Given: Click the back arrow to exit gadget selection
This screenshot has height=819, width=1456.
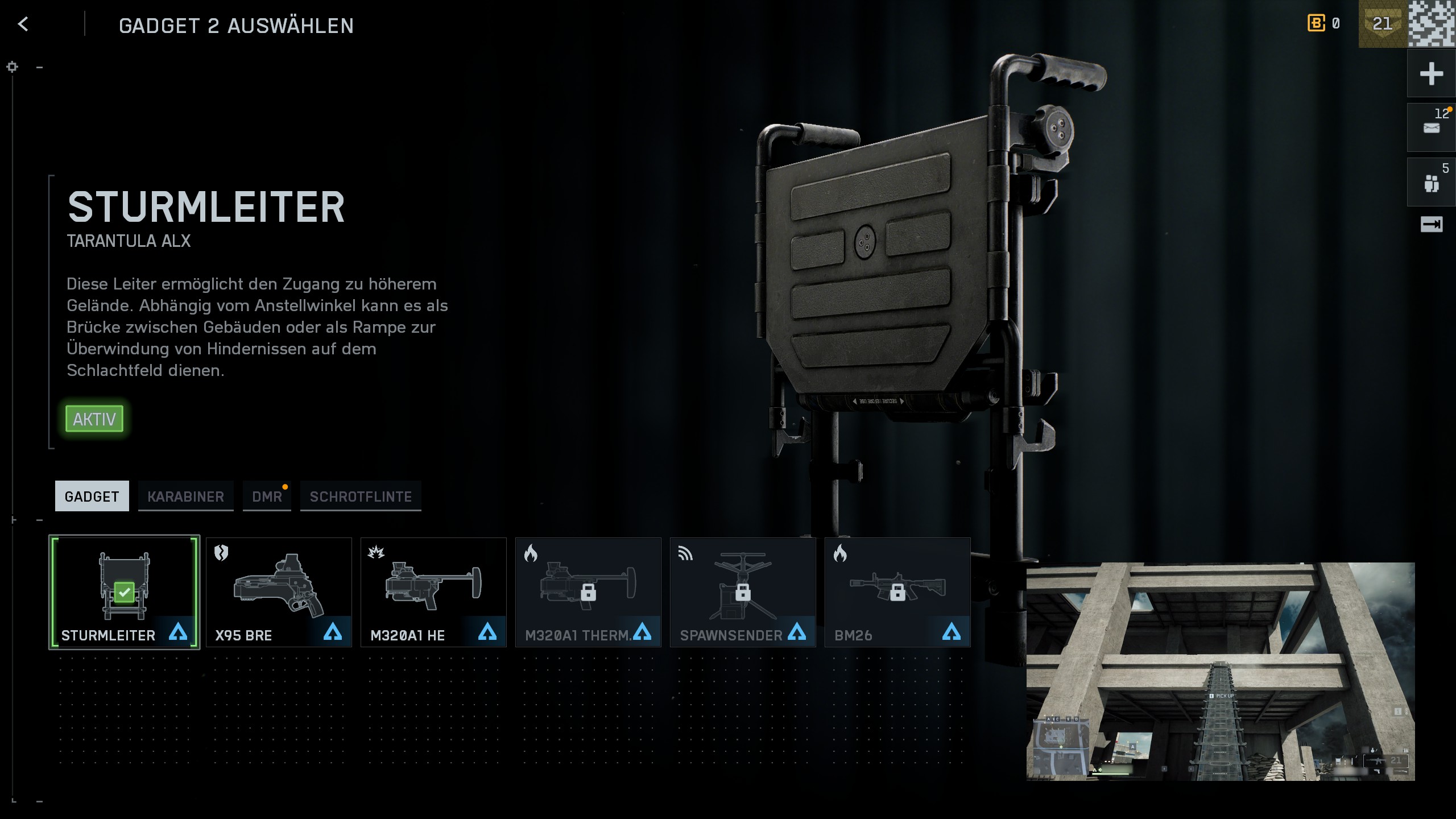Looking at the screenshot, I should click(x=23, y=25).
